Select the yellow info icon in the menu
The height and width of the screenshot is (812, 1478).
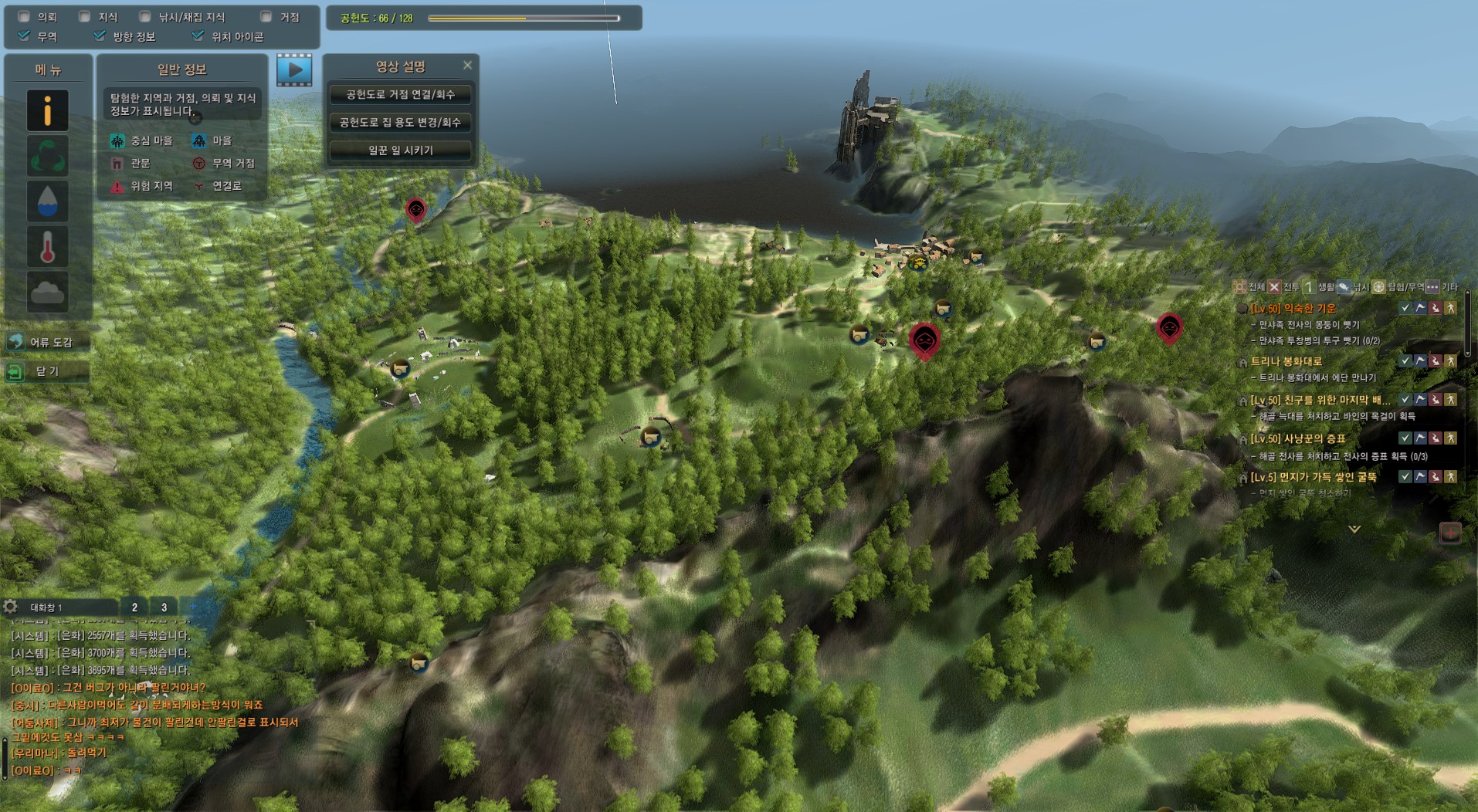click(x=48, y=110)
